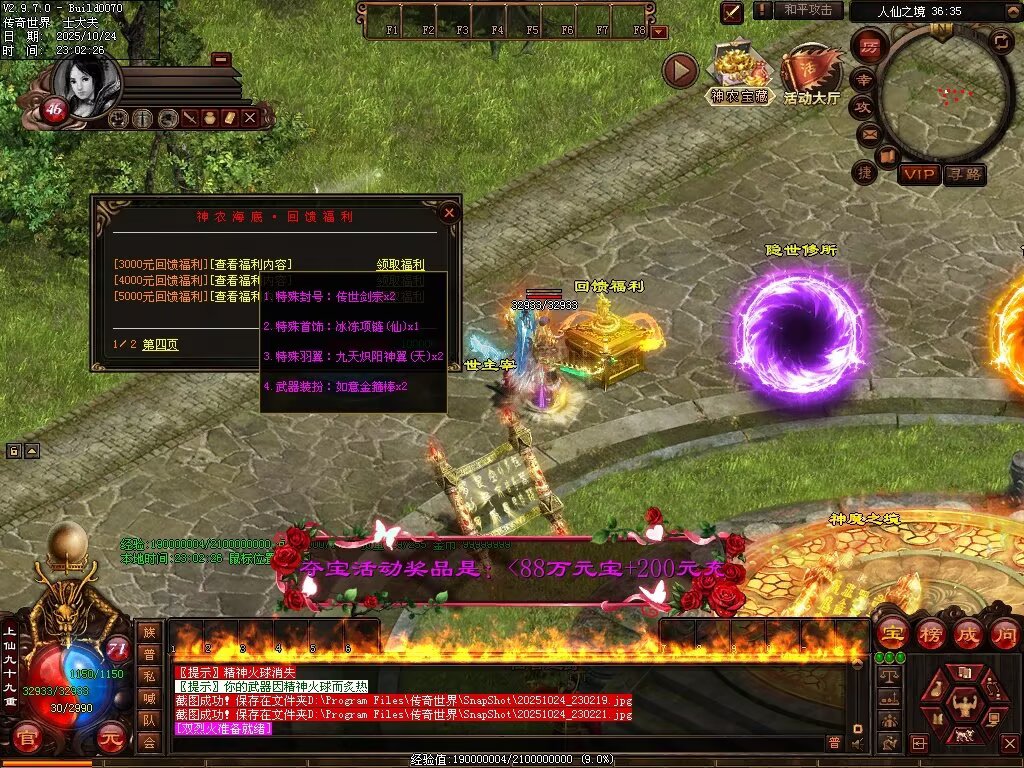Image resolution: width=1024 pixels, height=768 pixels.
Task: Switch chat to the 私 private channel
Action: (x=149, y=676)
